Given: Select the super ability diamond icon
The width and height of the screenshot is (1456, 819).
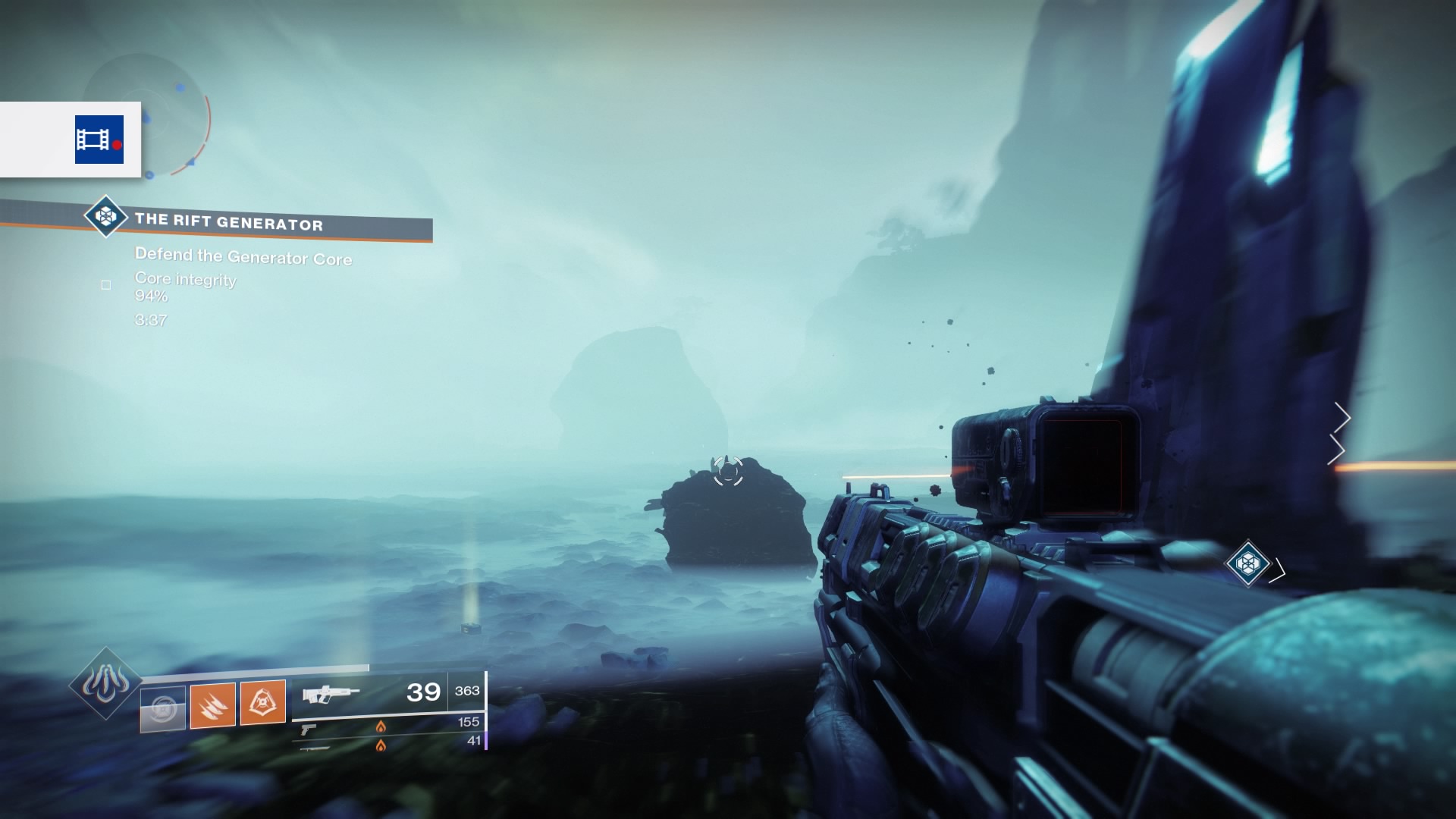Looking at the screenshot, I should pyautogui.click(x=105, y=684).
